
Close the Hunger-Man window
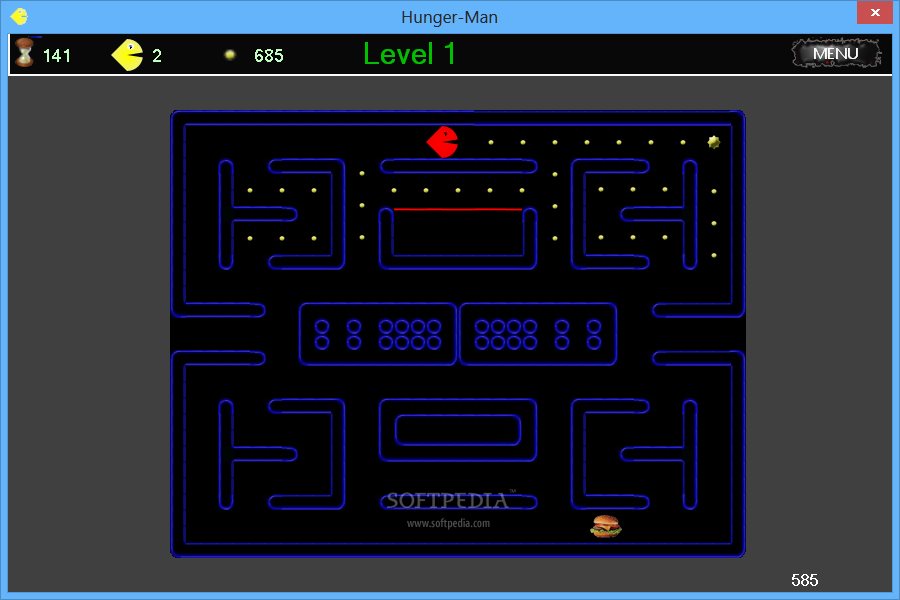click(874, 13)
